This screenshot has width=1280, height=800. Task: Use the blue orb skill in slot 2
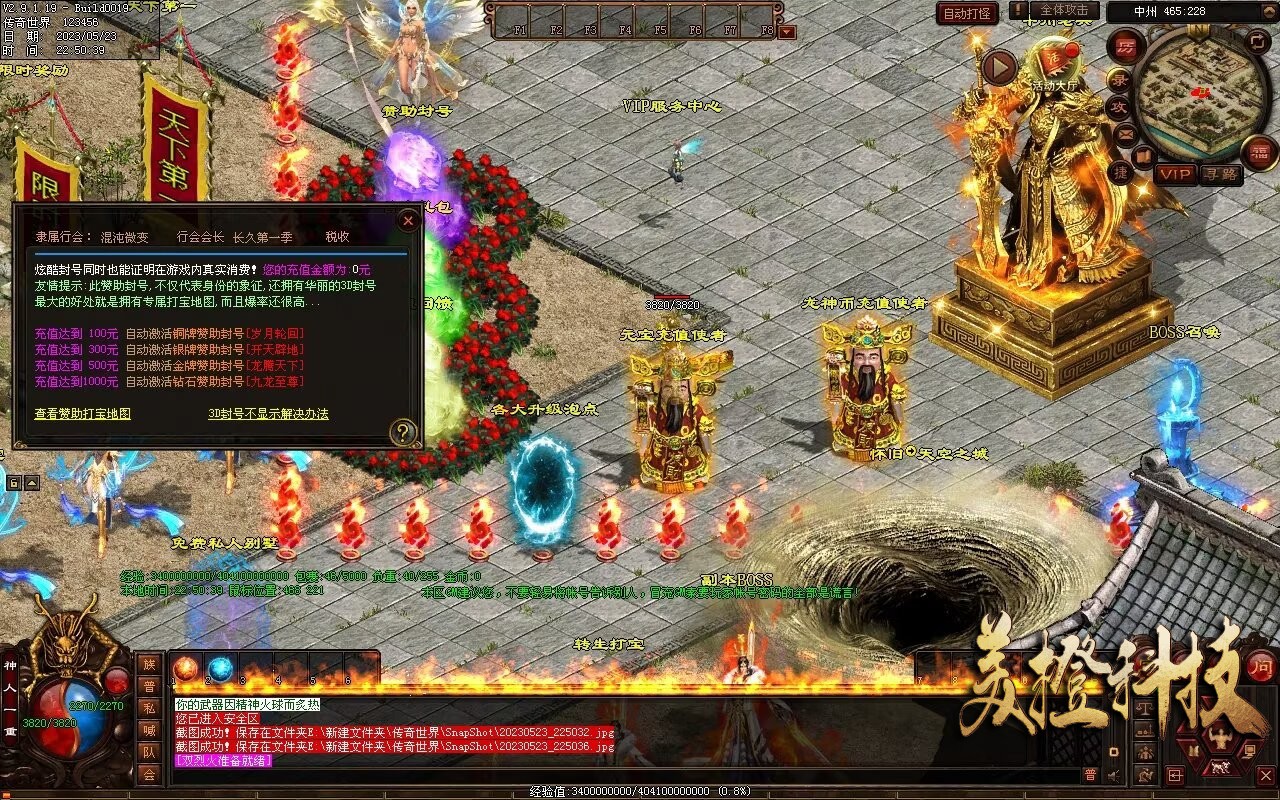pos(220,668)
